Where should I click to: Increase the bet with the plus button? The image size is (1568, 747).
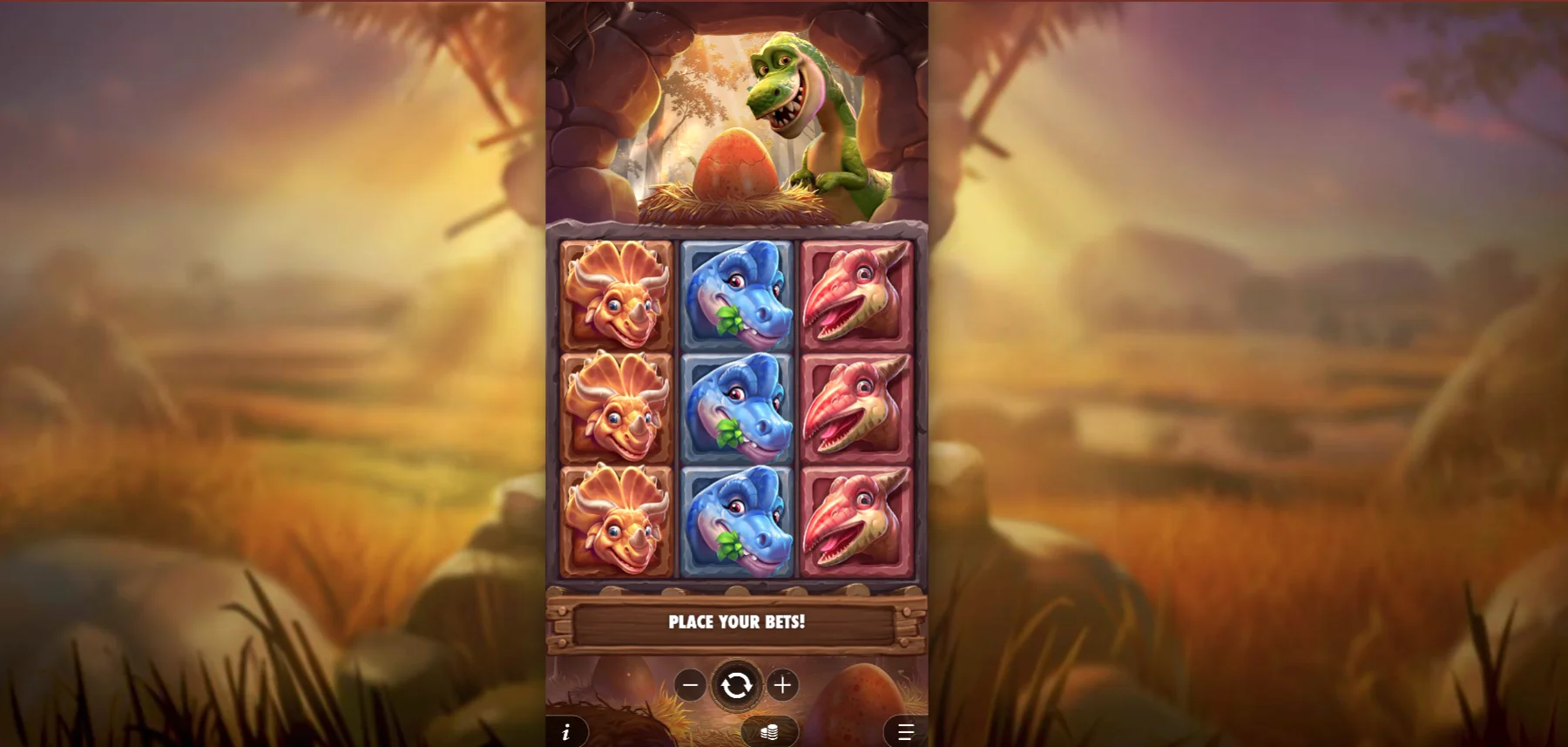pyautogui.click(x=782, y=684)
